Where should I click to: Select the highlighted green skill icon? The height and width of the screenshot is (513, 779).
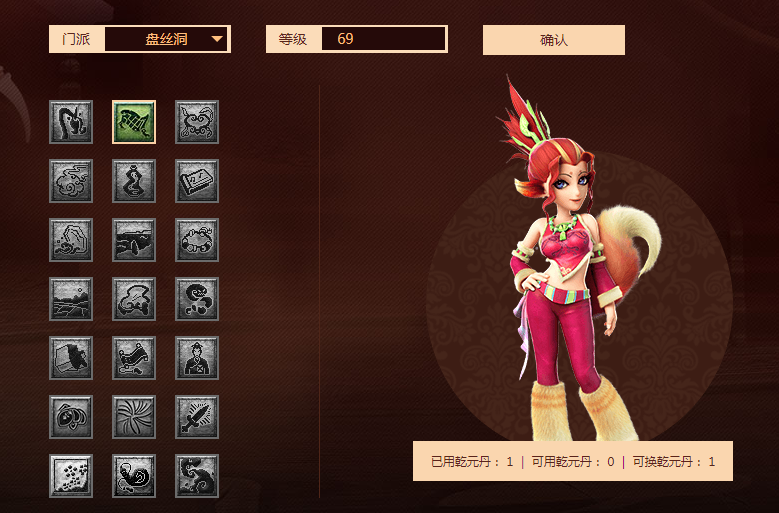[x=134, y=122]
